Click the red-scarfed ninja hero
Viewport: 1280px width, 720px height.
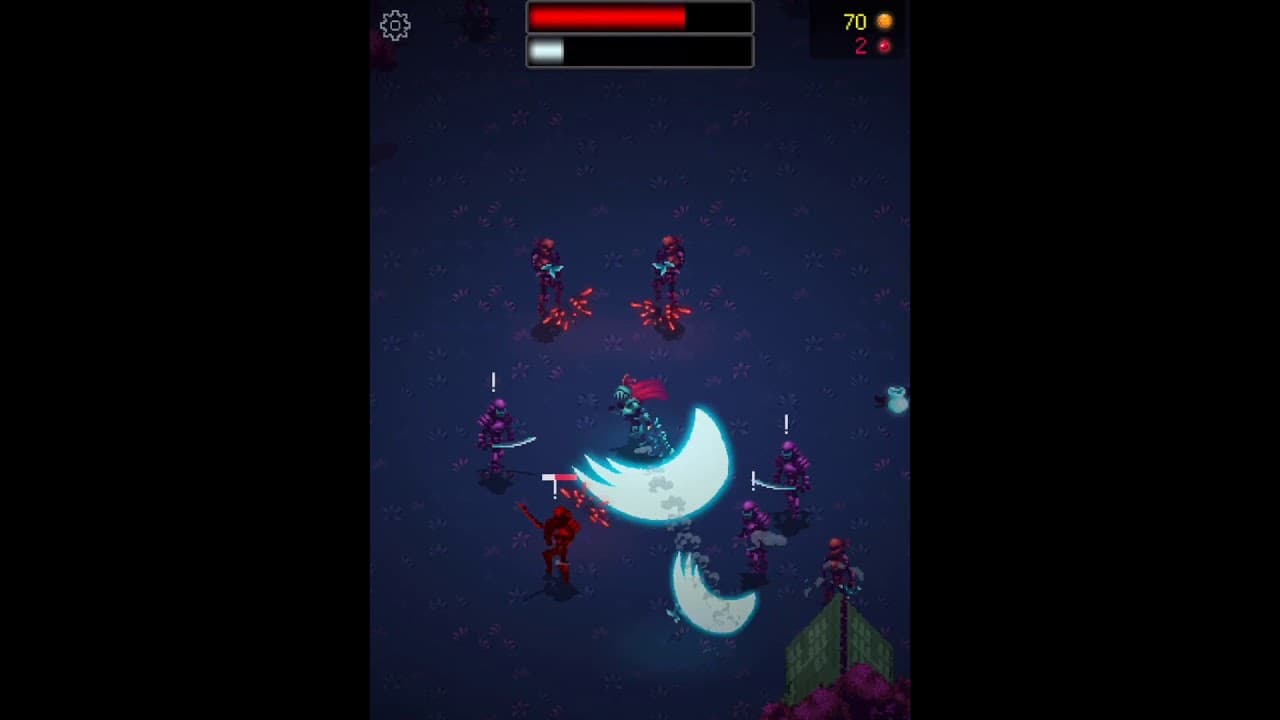coord(637,410)
